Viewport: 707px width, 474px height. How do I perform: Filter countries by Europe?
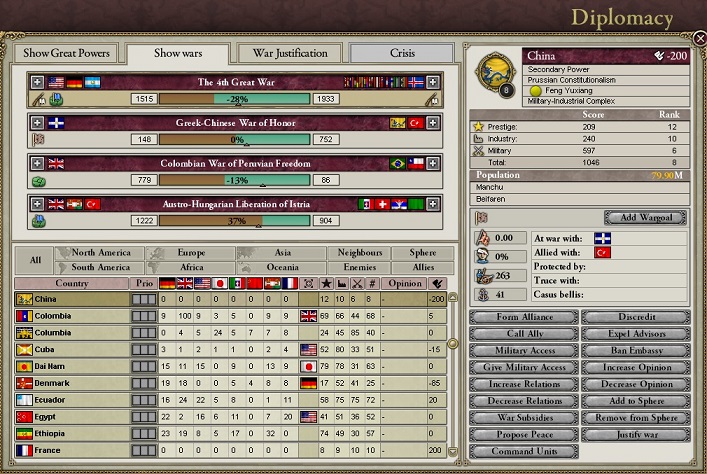[190, 253]
